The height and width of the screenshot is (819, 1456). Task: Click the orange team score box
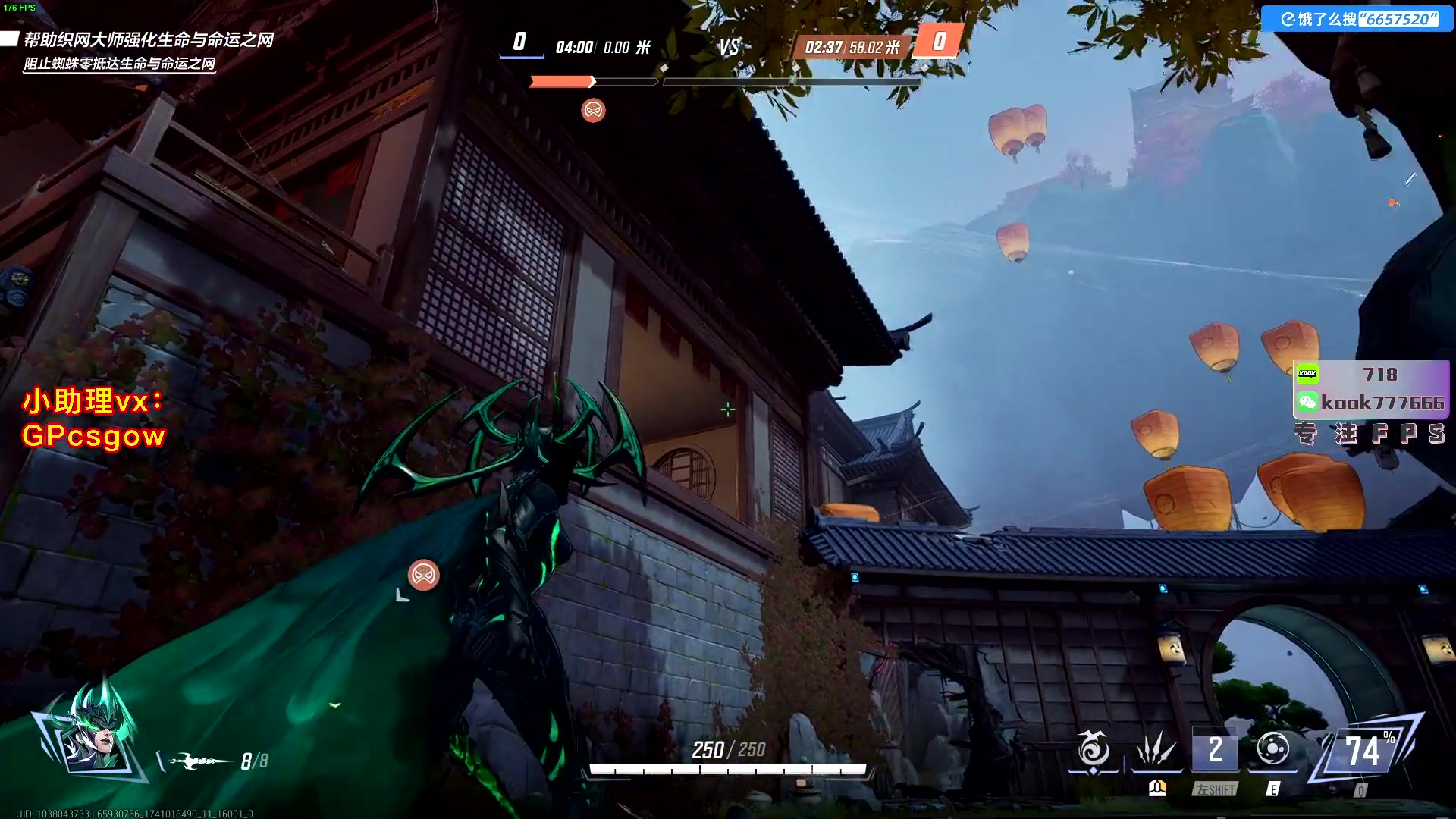point(939,41)
